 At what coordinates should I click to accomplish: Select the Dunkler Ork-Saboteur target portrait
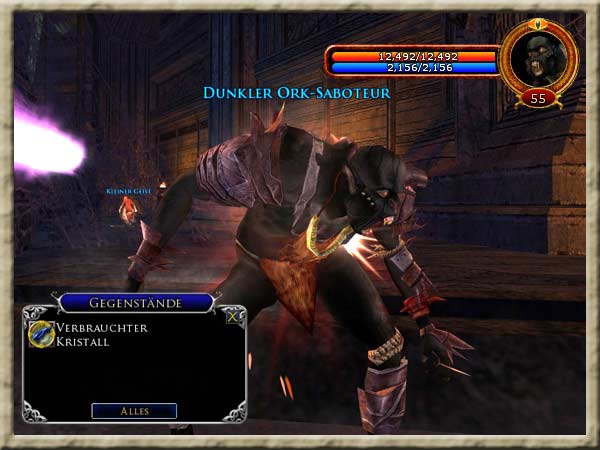pos(538,58)
